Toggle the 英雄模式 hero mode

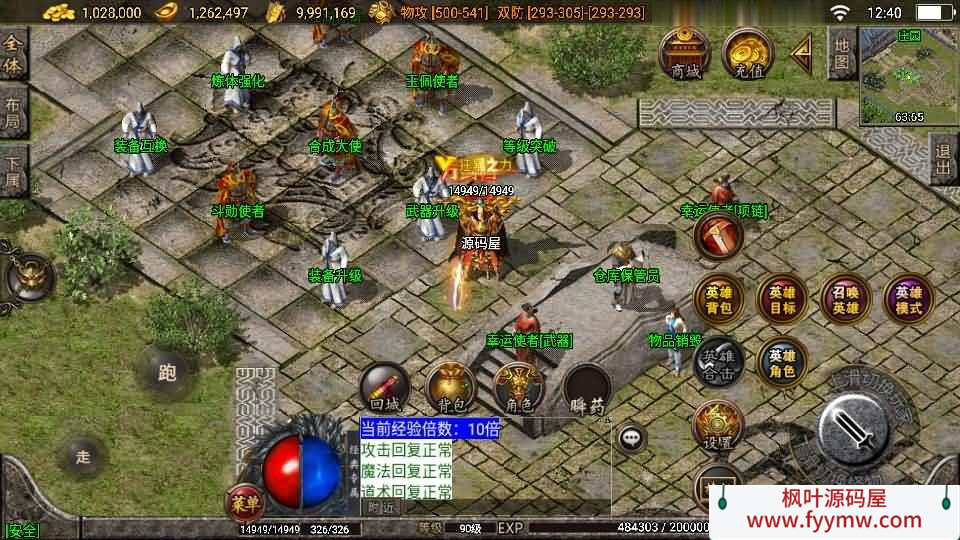908,300
